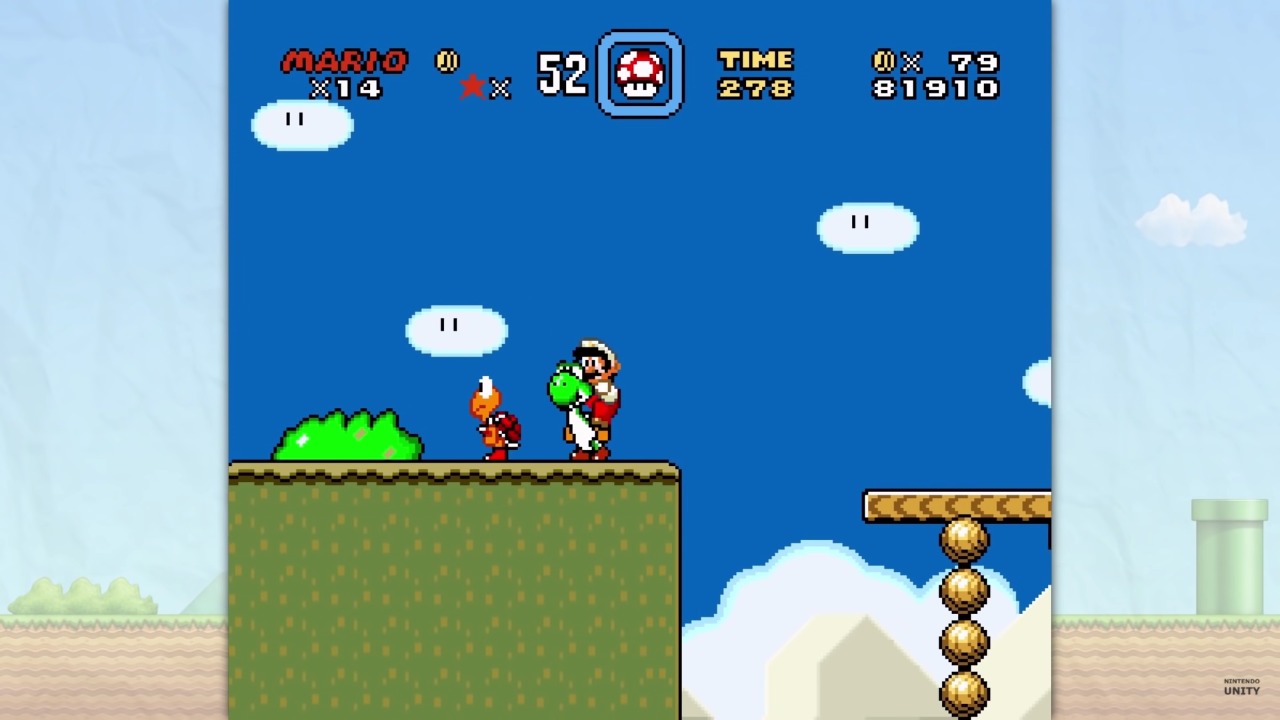Click the dragon coin count 52
The height and width of the screenshot is (720, 1280).
pos(561,73)
